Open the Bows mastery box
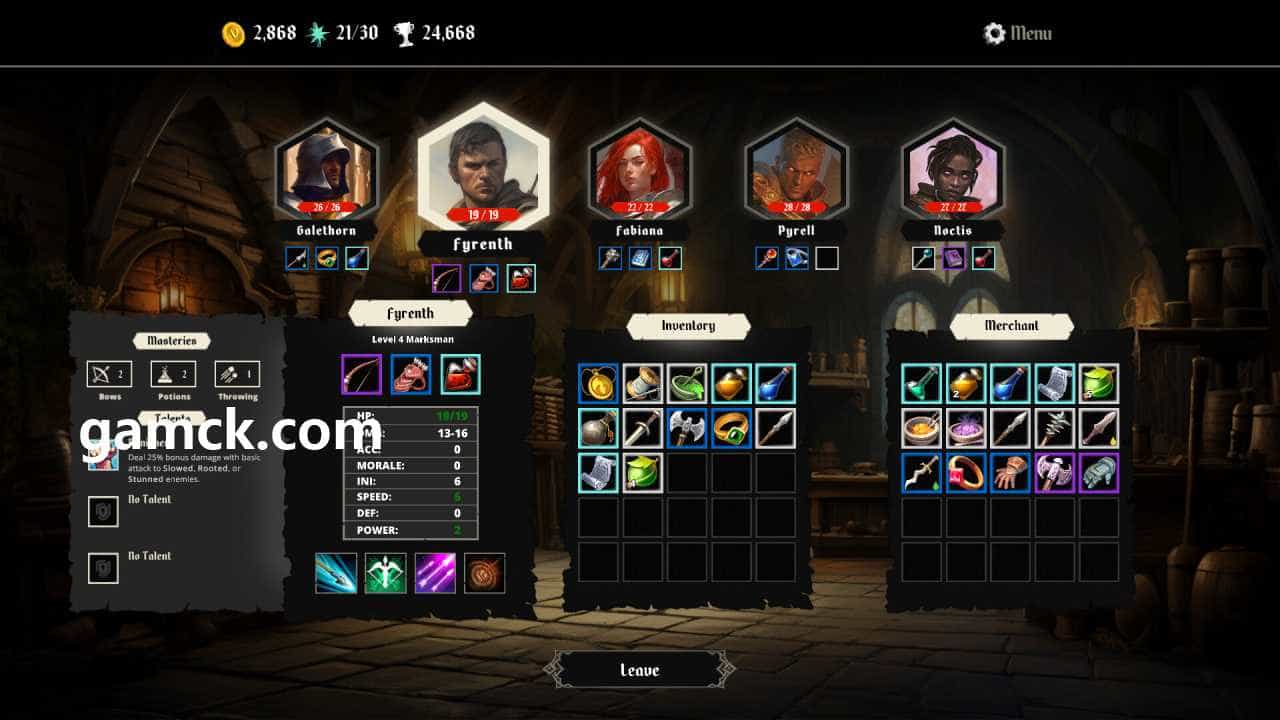1280x720 pixels. [x=109, y=374]
